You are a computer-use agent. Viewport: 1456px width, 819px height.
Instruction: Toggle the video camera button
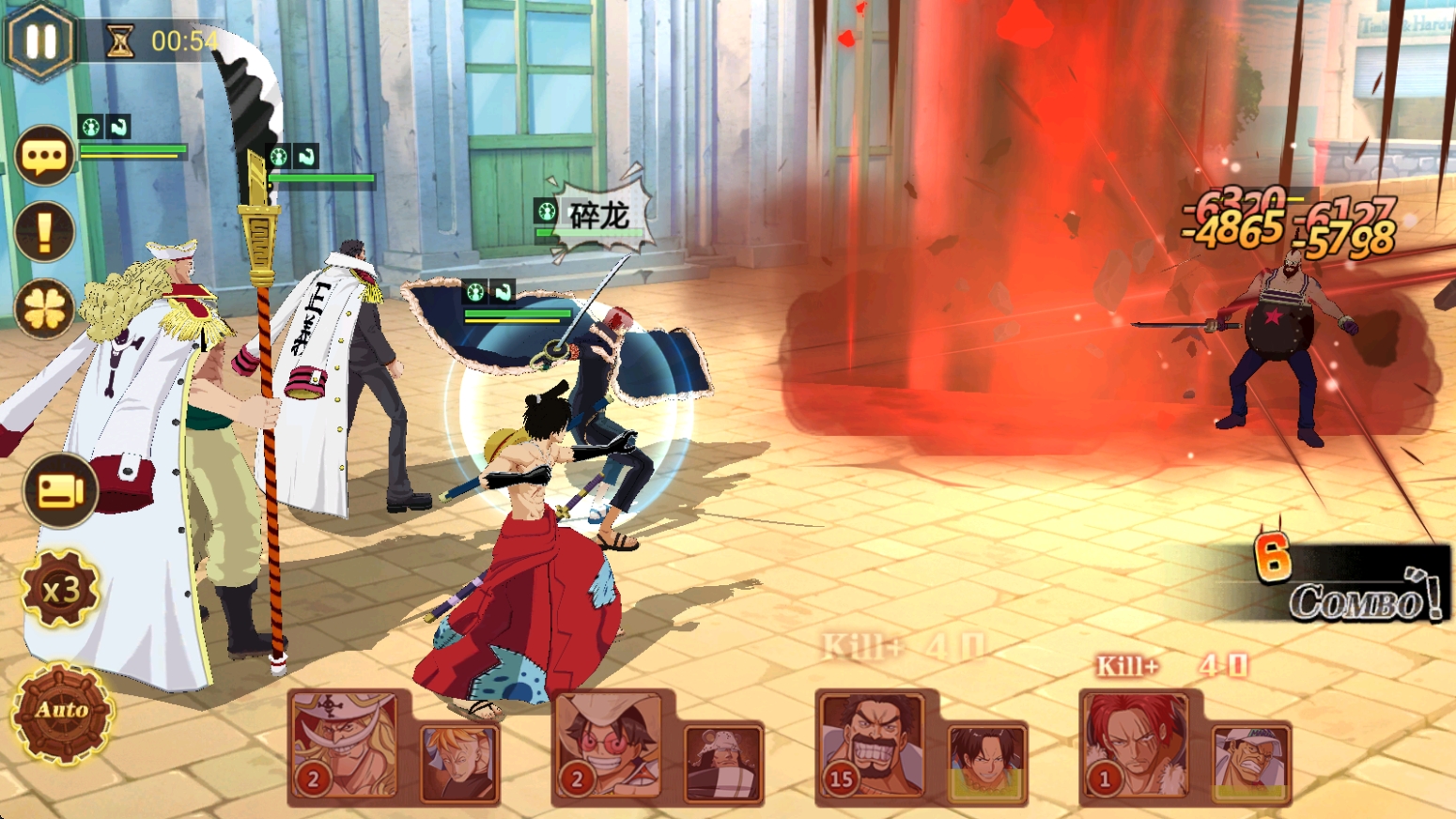coord(60,490)
